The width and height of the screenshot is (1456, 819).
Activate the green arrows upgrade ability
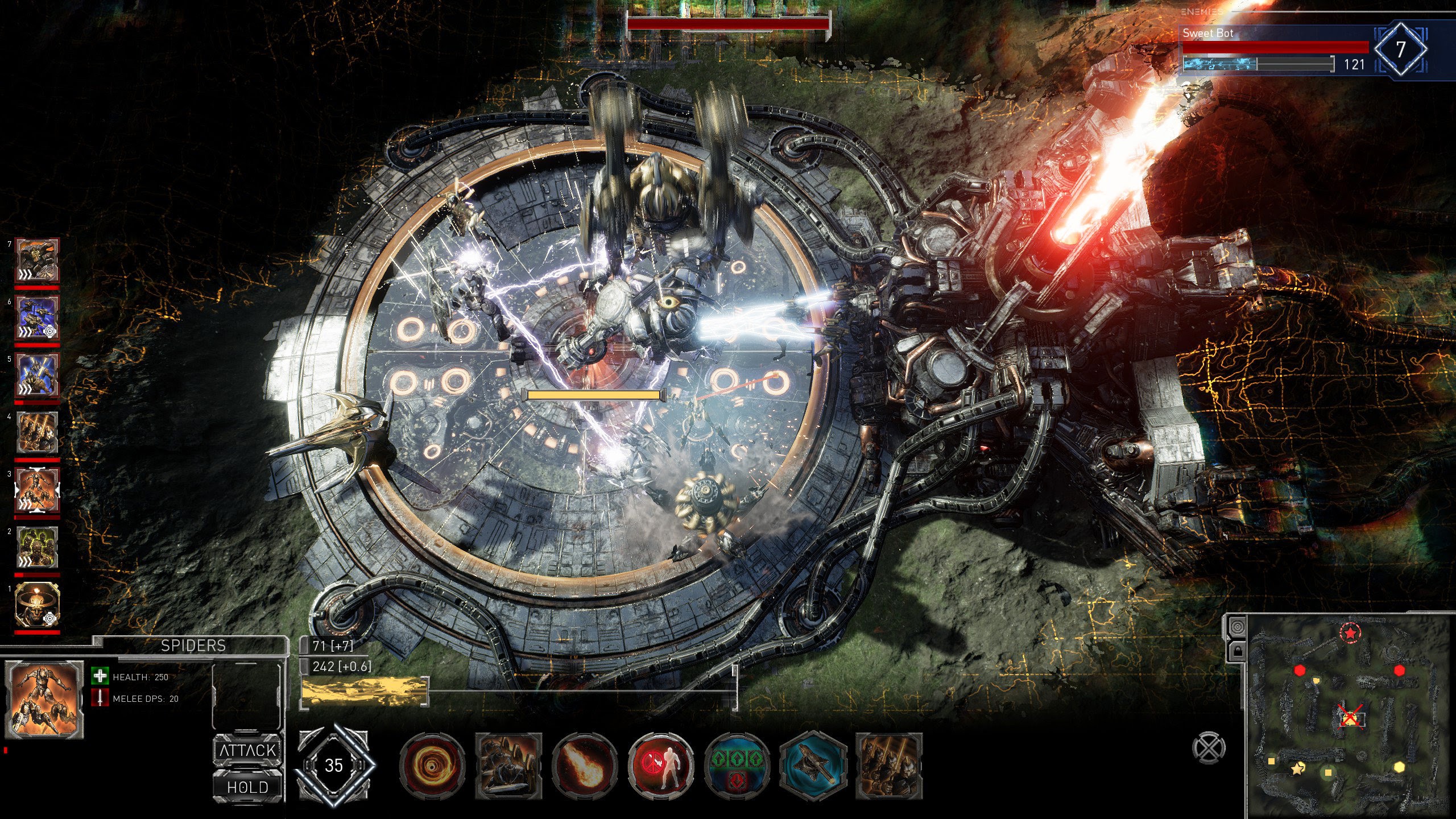(737, 766)
